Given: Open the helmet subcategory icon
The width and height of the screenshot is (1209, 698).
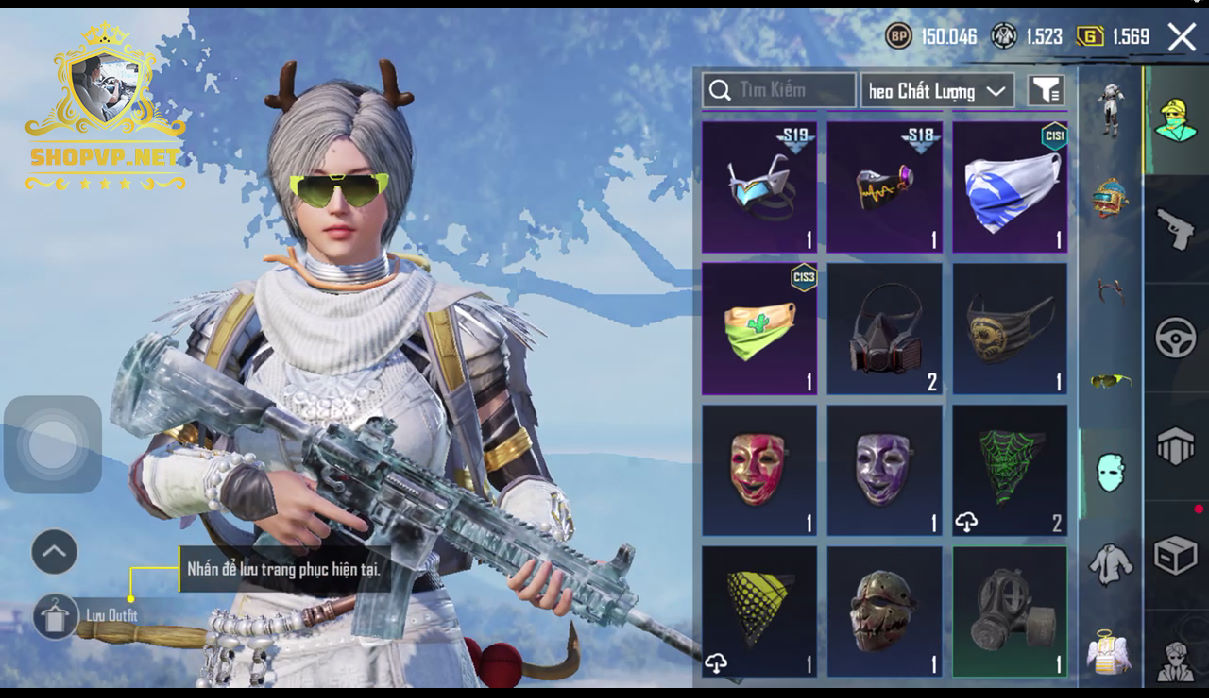Looking at the screenshot, I should [1110, 197].
